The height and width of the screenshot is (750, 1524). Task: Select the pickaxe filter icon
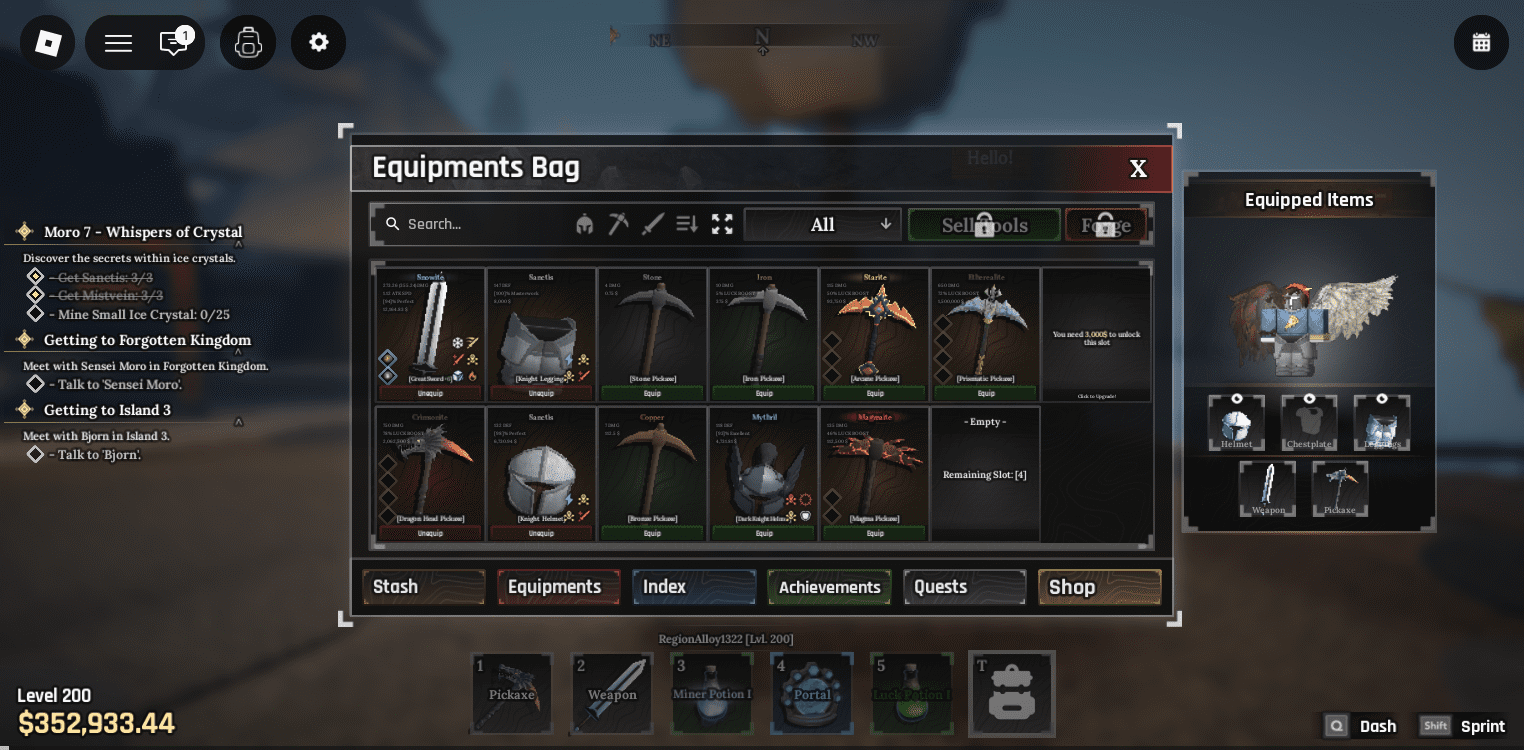(619, 223)
